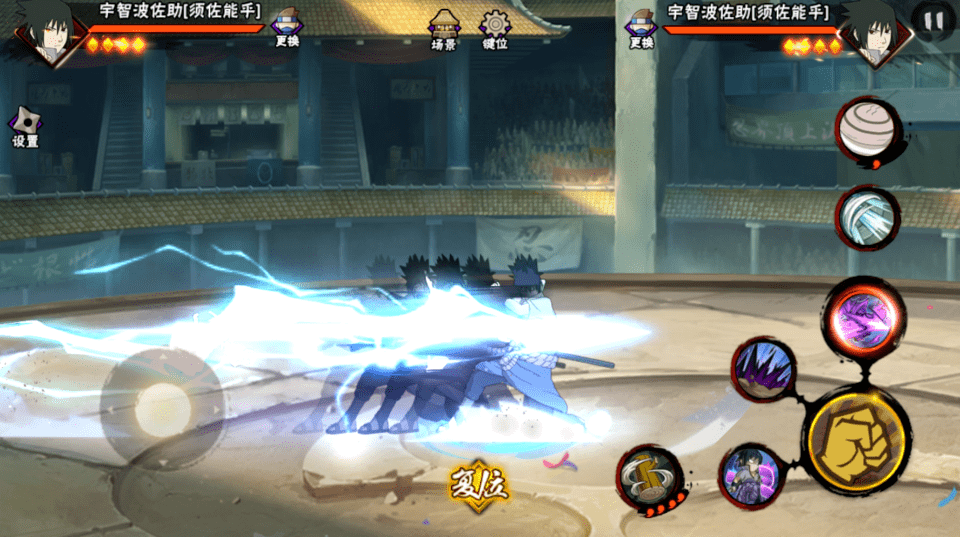The height and width of the screenshot is (537, 960).
Task: Trigger the whirlwind scroll summon icon
Action: 649,479
